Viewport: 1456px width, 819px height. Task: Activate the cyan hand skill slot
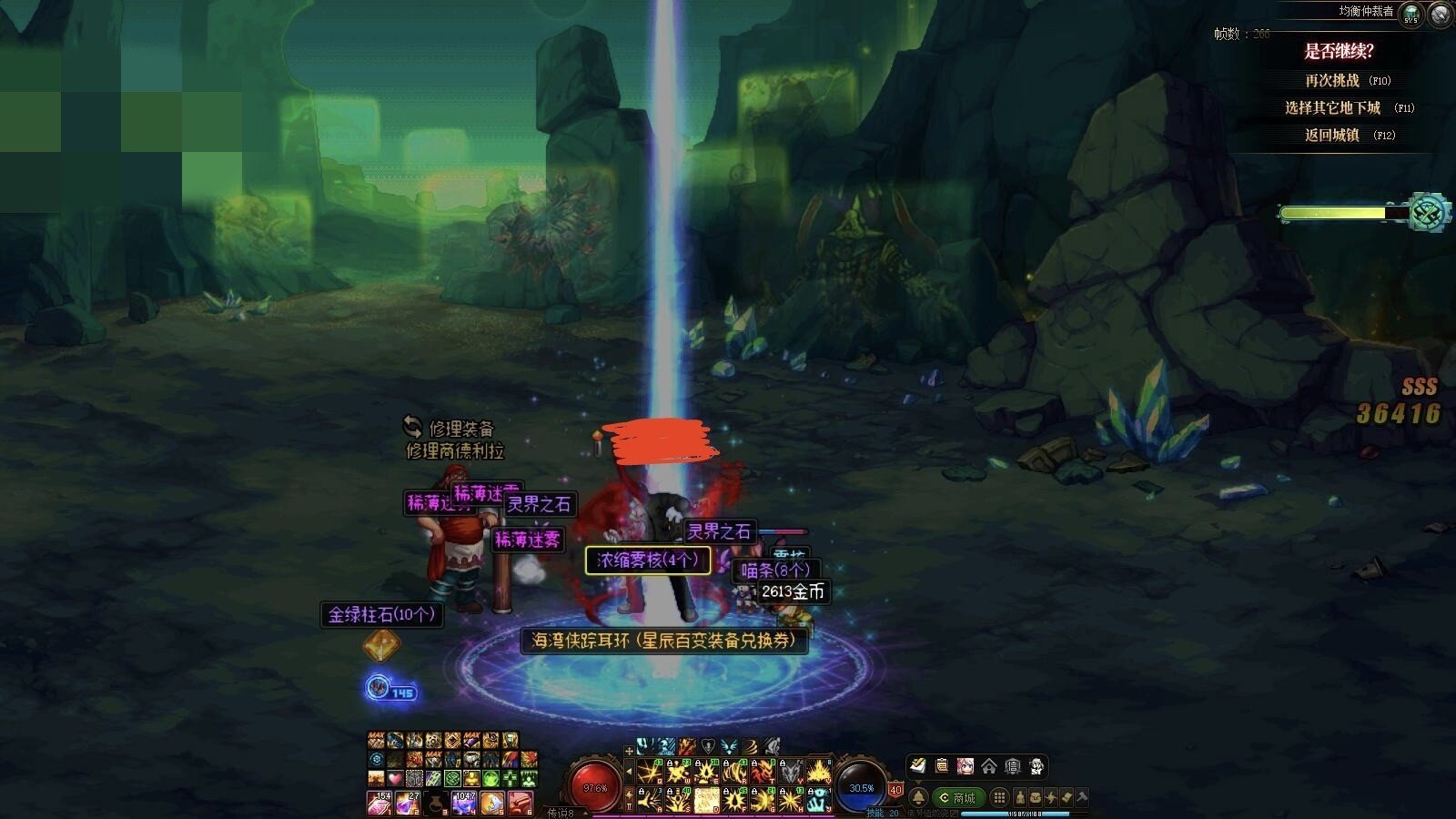coord(819,800)
